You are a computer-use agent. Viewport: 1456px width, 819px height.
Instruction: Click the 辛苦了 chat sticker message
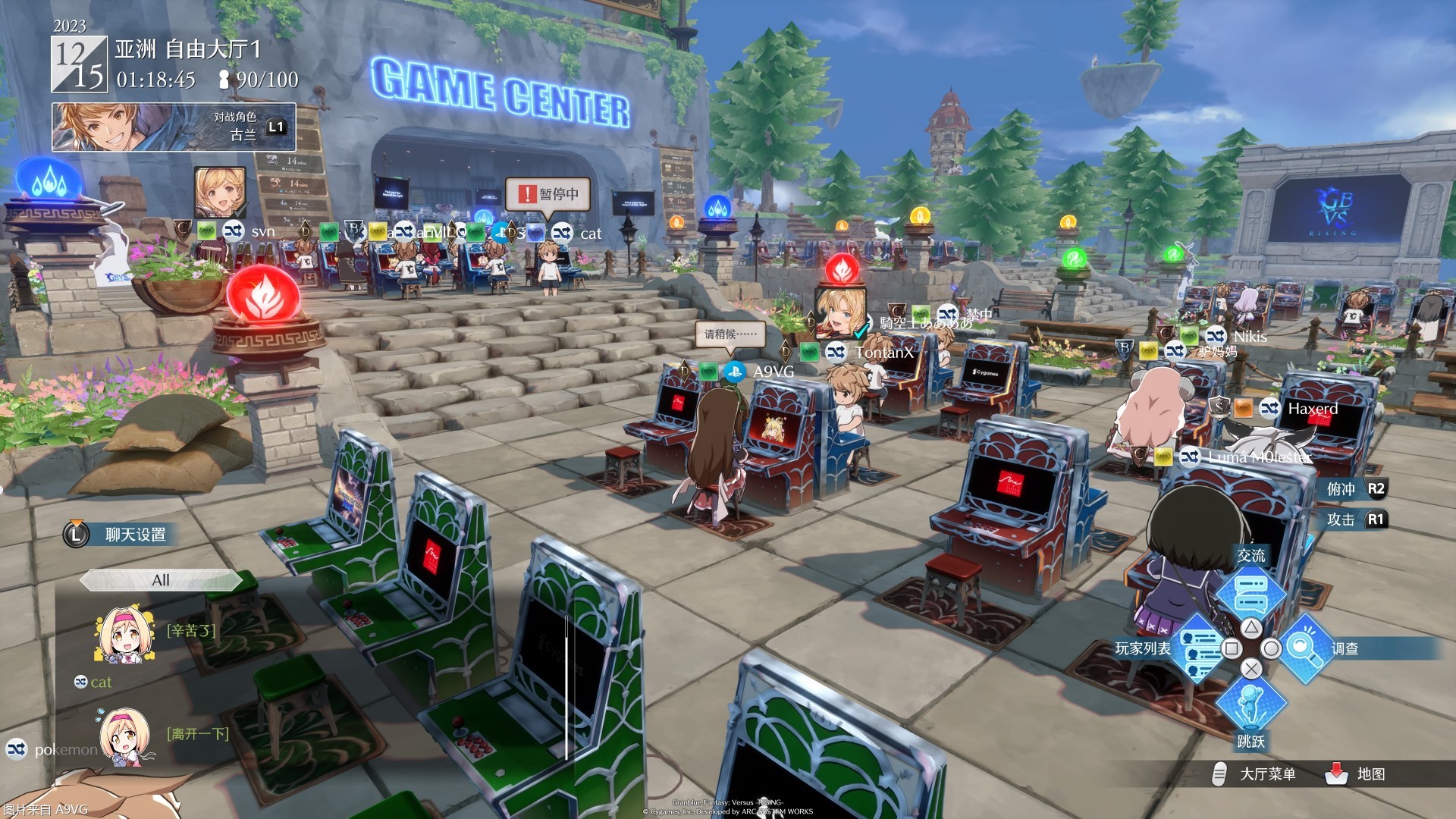(x=191, y=630)
